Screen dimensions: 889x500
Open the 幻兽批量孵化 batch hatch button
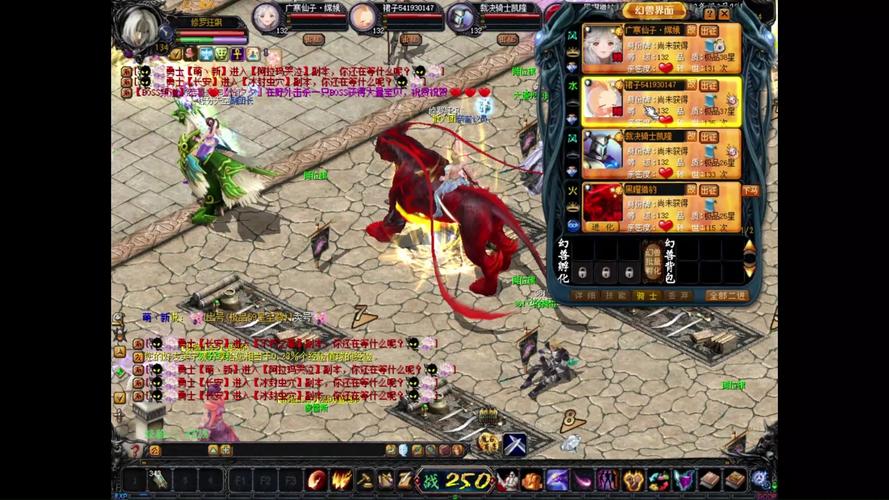coord(652,259)
